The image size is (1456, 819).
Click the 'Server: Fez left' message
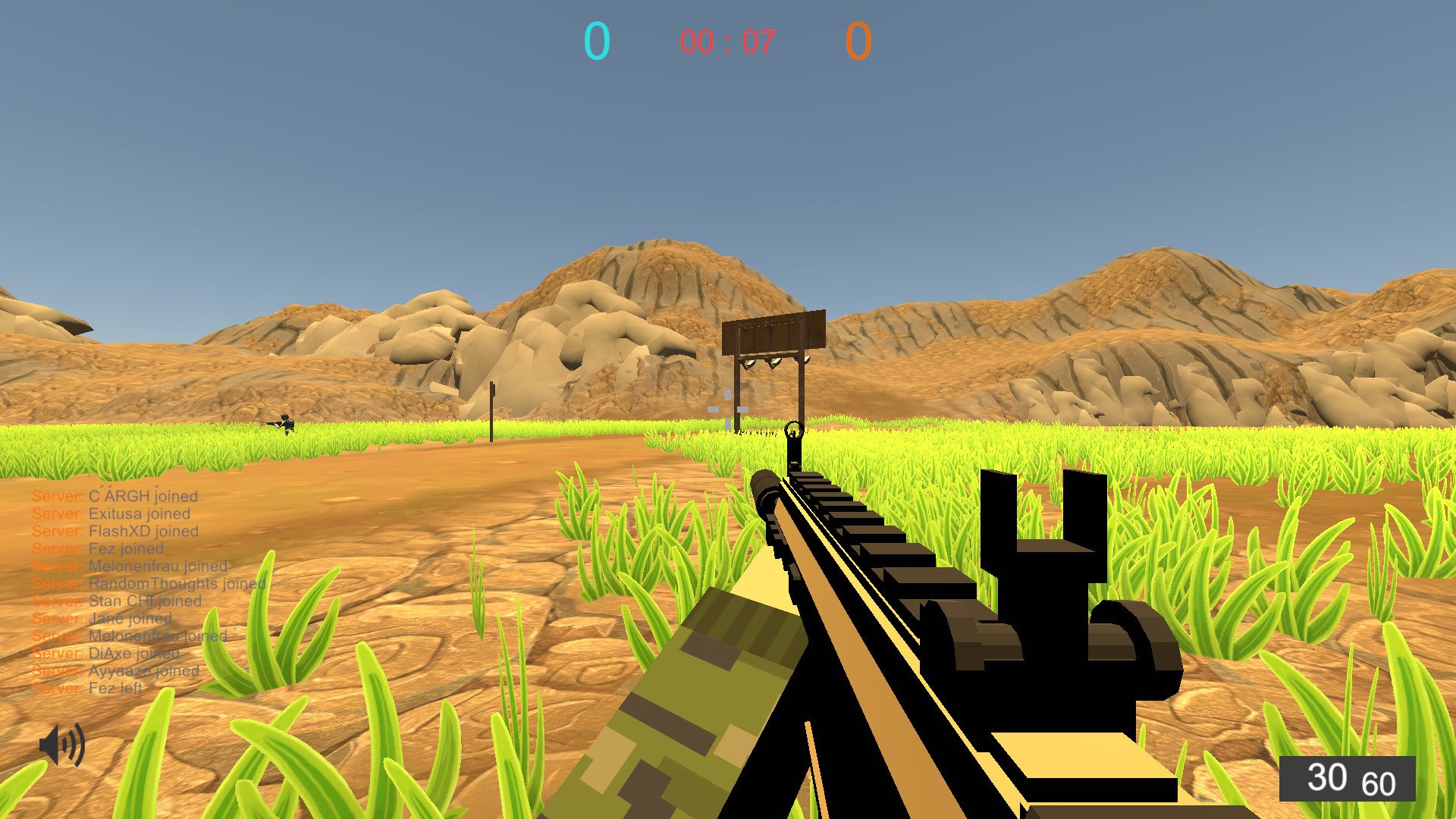(86, 688)
